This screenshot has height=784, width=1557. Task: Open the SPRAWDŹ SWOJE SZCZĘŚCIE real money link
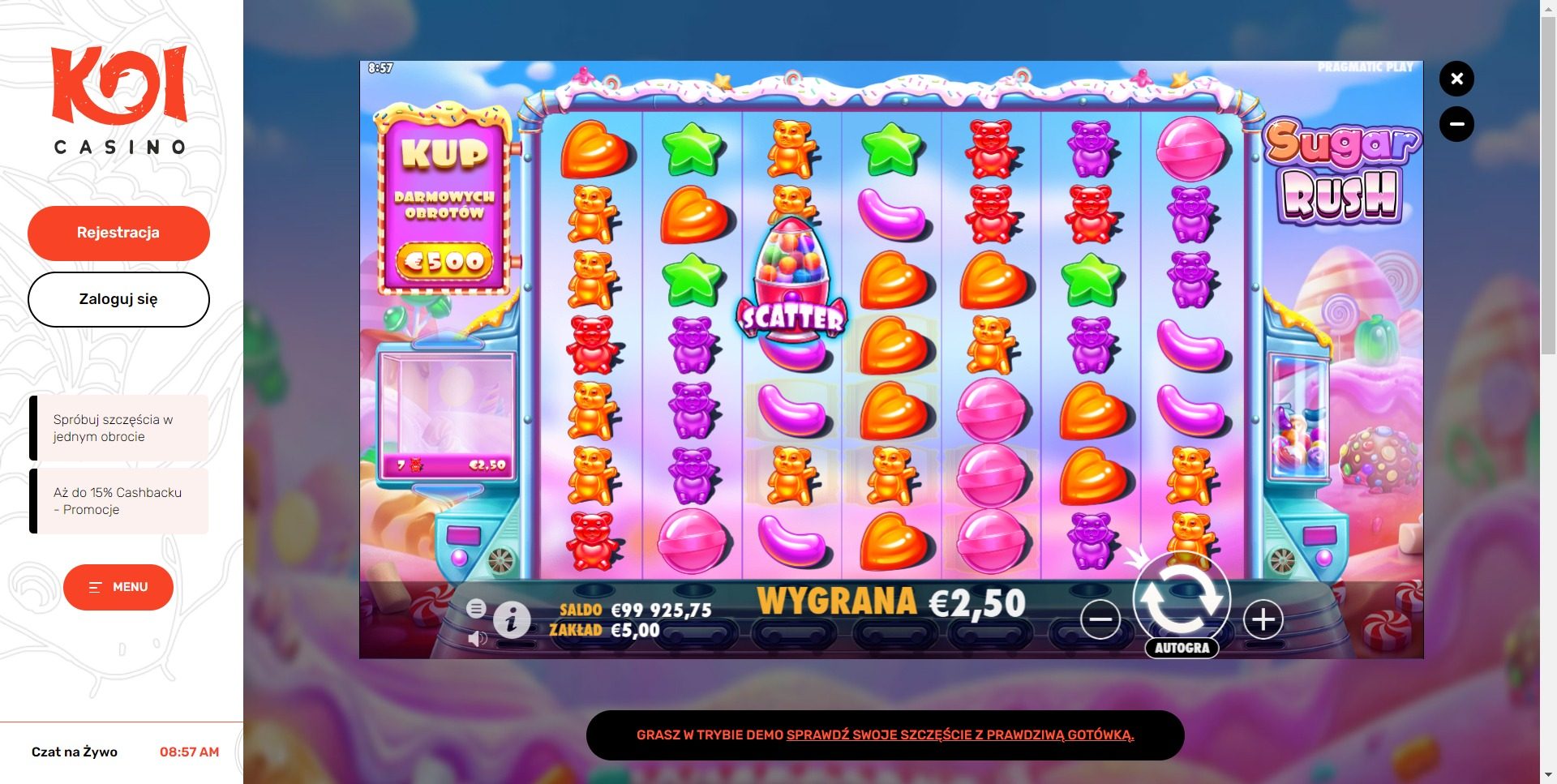[961, 735]
